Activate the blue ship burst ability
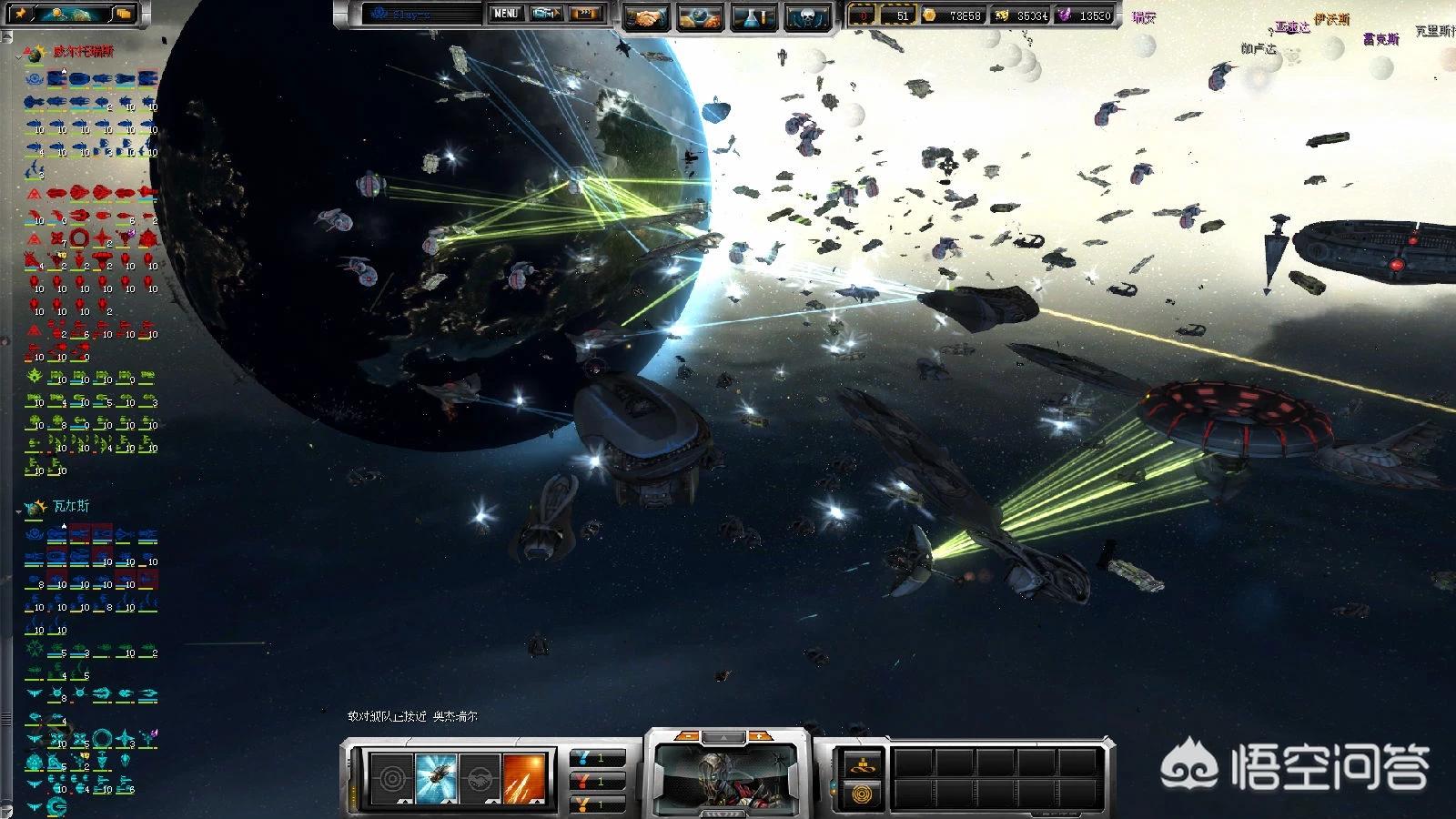 [x=436, y=779]
